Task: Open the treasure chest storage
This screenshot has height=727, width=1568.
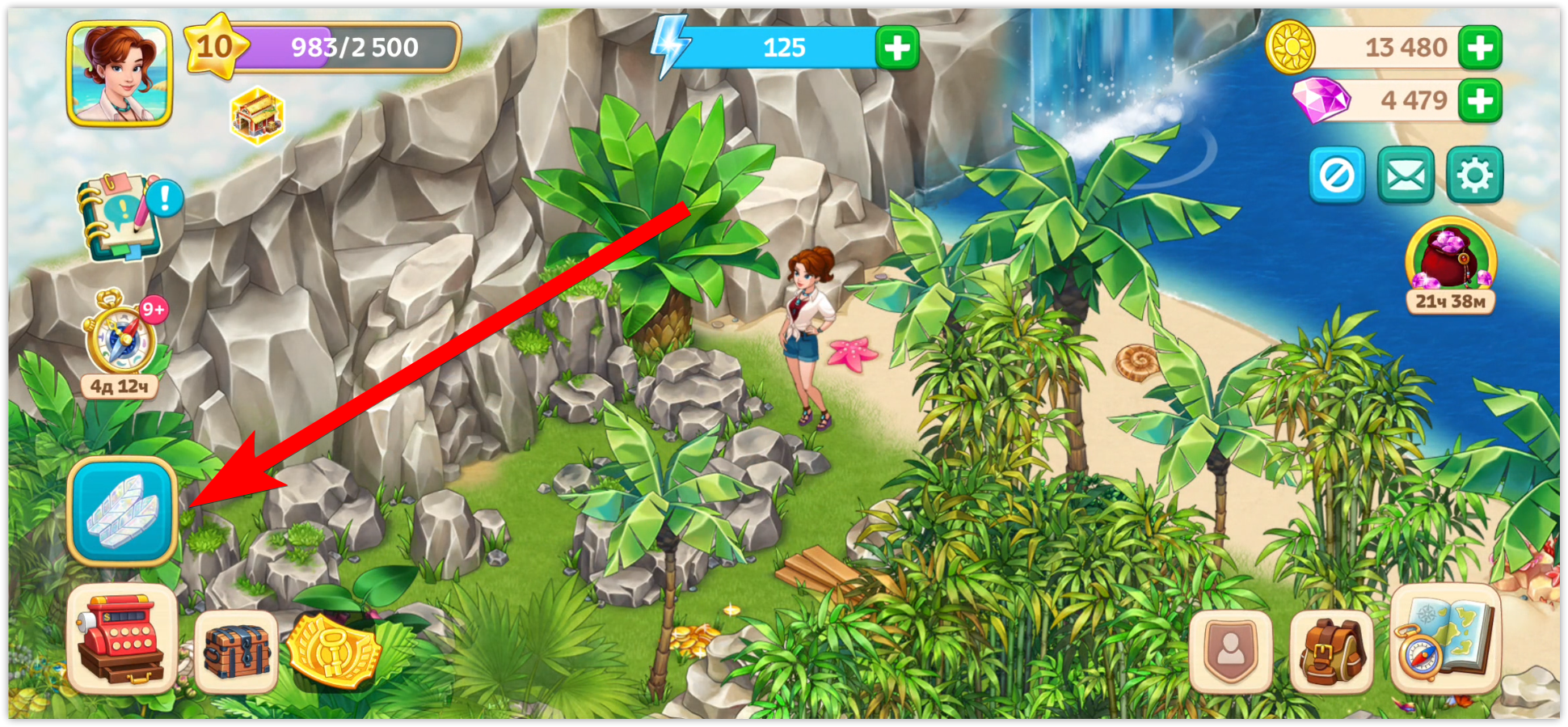Action: tap(236, 652)
